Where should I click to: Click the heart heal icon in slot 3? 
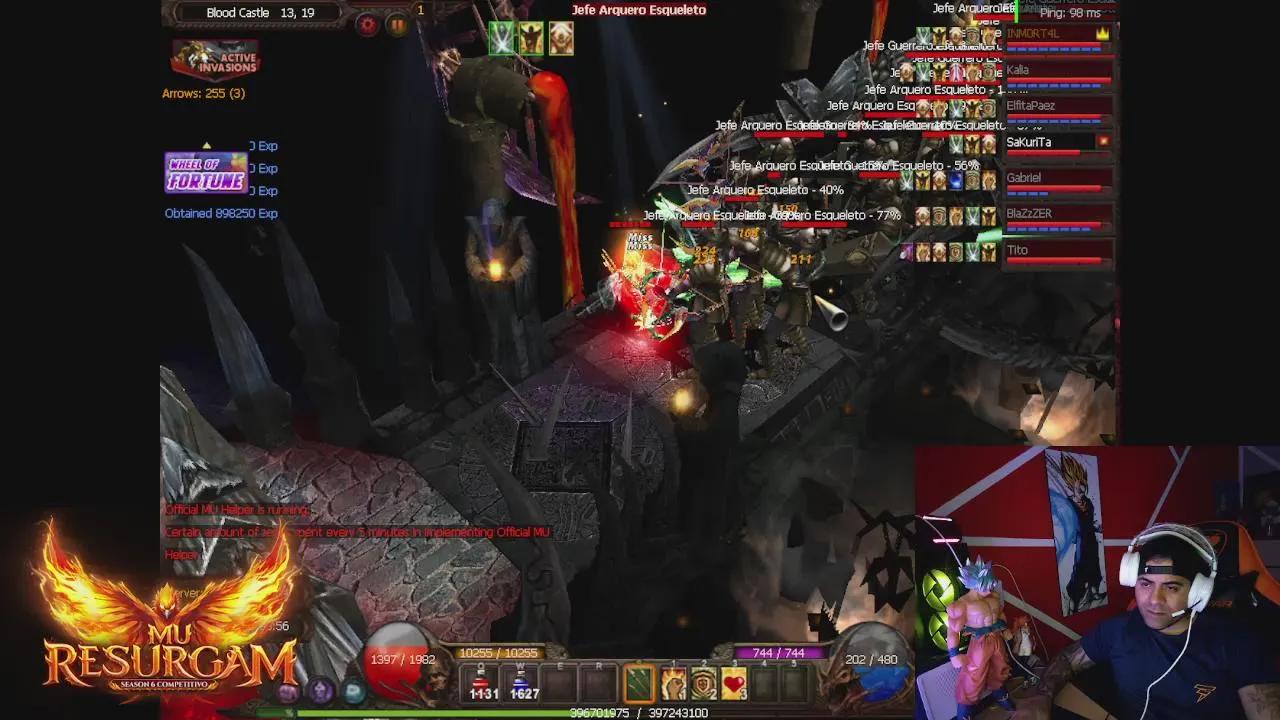[x=735, y=681]
